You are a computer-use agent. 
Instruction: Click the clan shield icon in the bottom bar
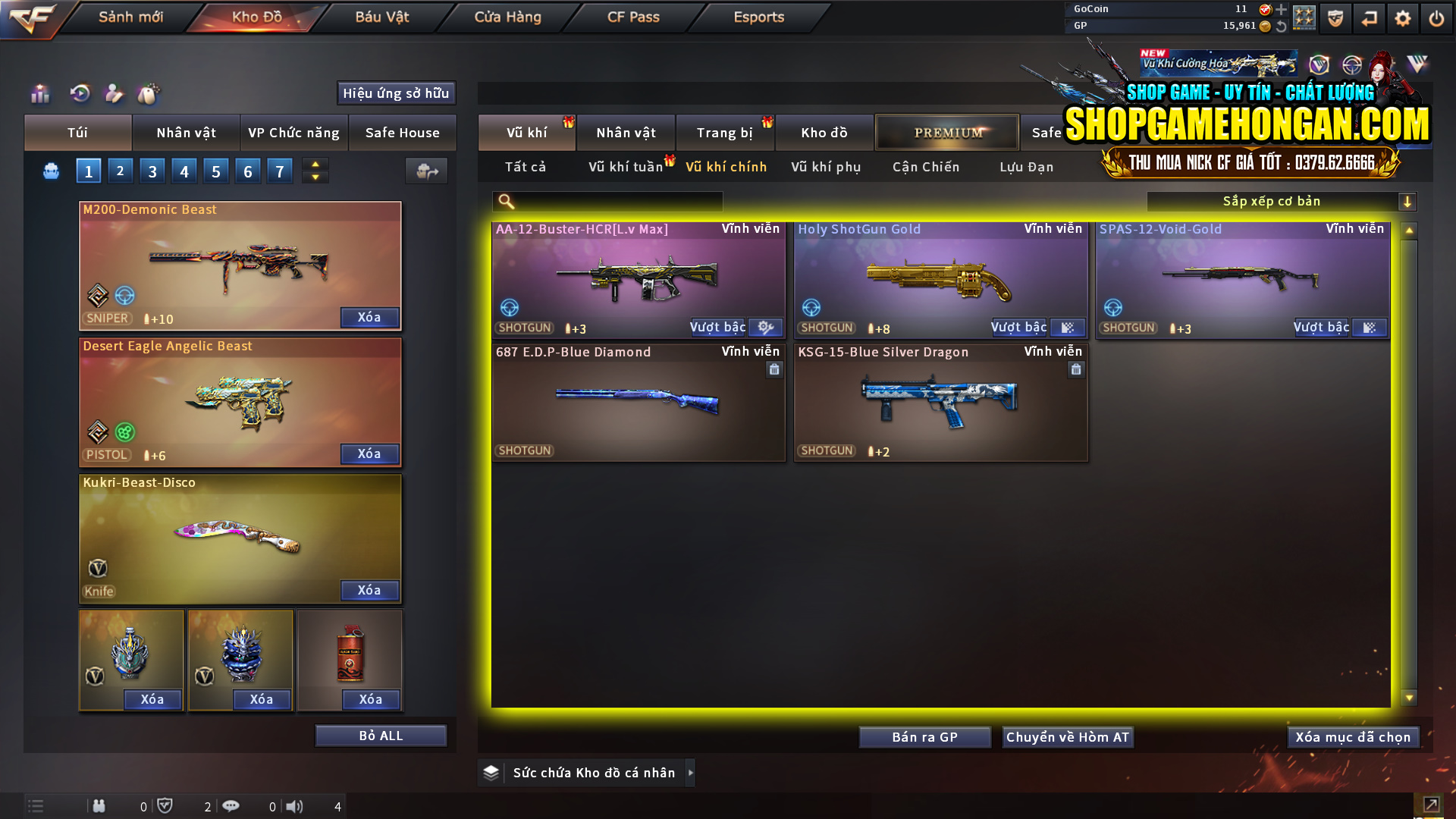click(166, 806)
